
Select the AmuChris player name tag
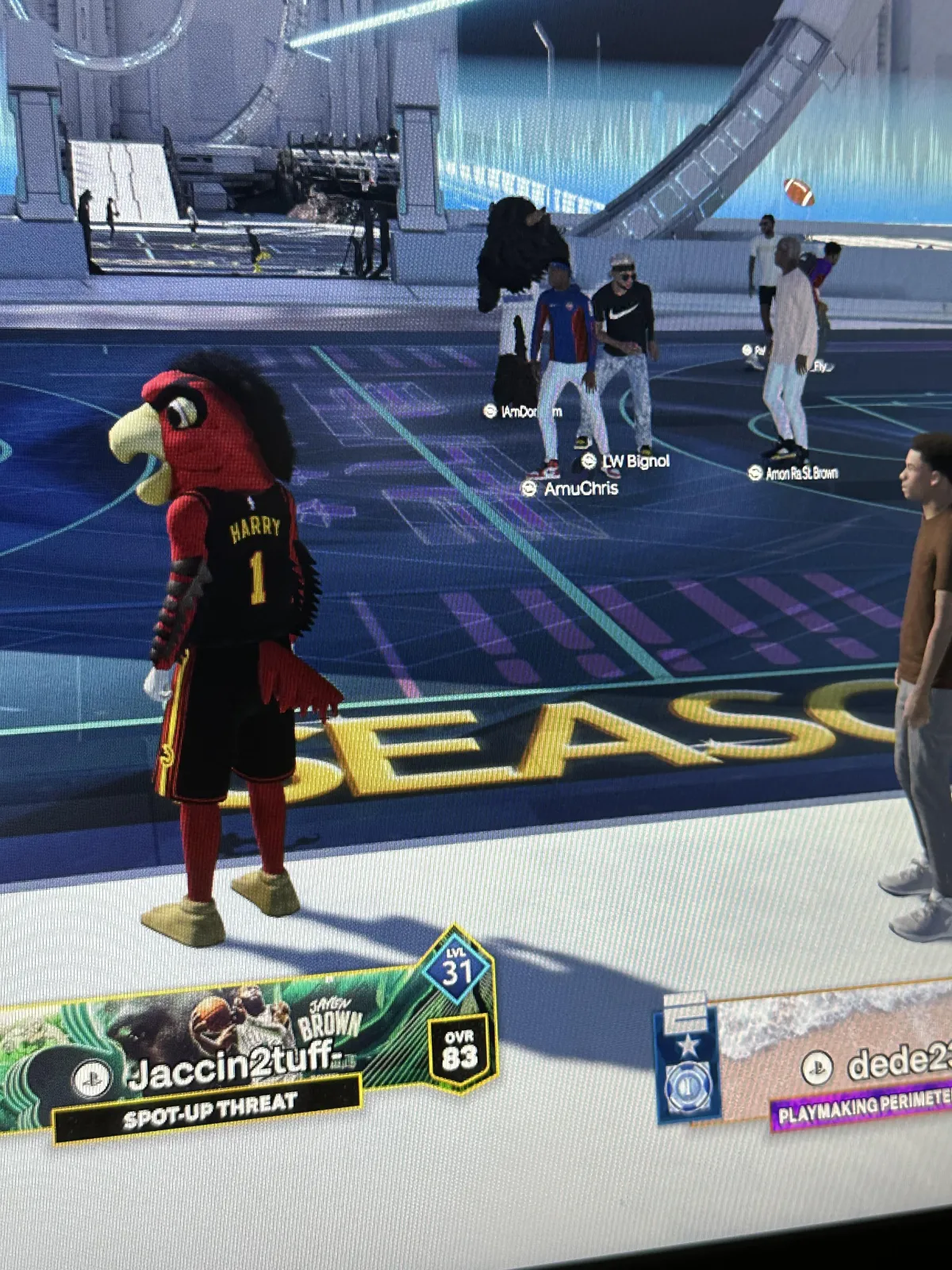pyautogui.click(x=571, y=488)
